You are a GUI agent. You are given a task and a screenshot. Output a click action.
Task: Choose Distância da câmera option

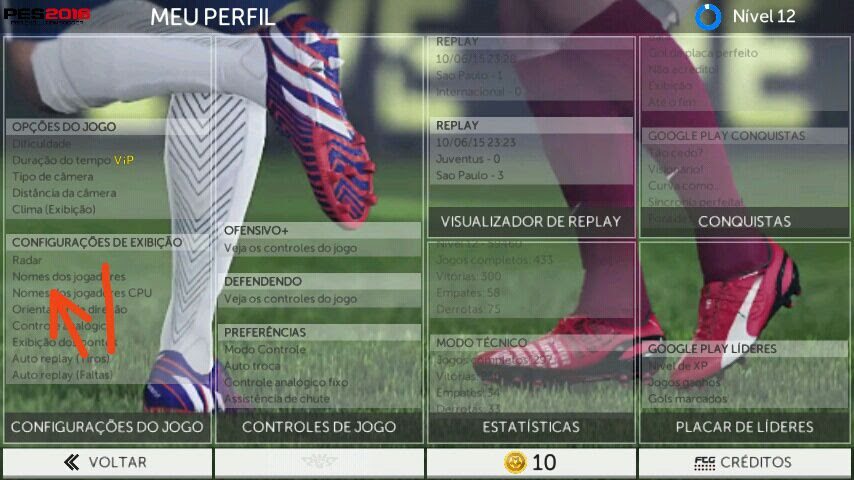[64, 193]
